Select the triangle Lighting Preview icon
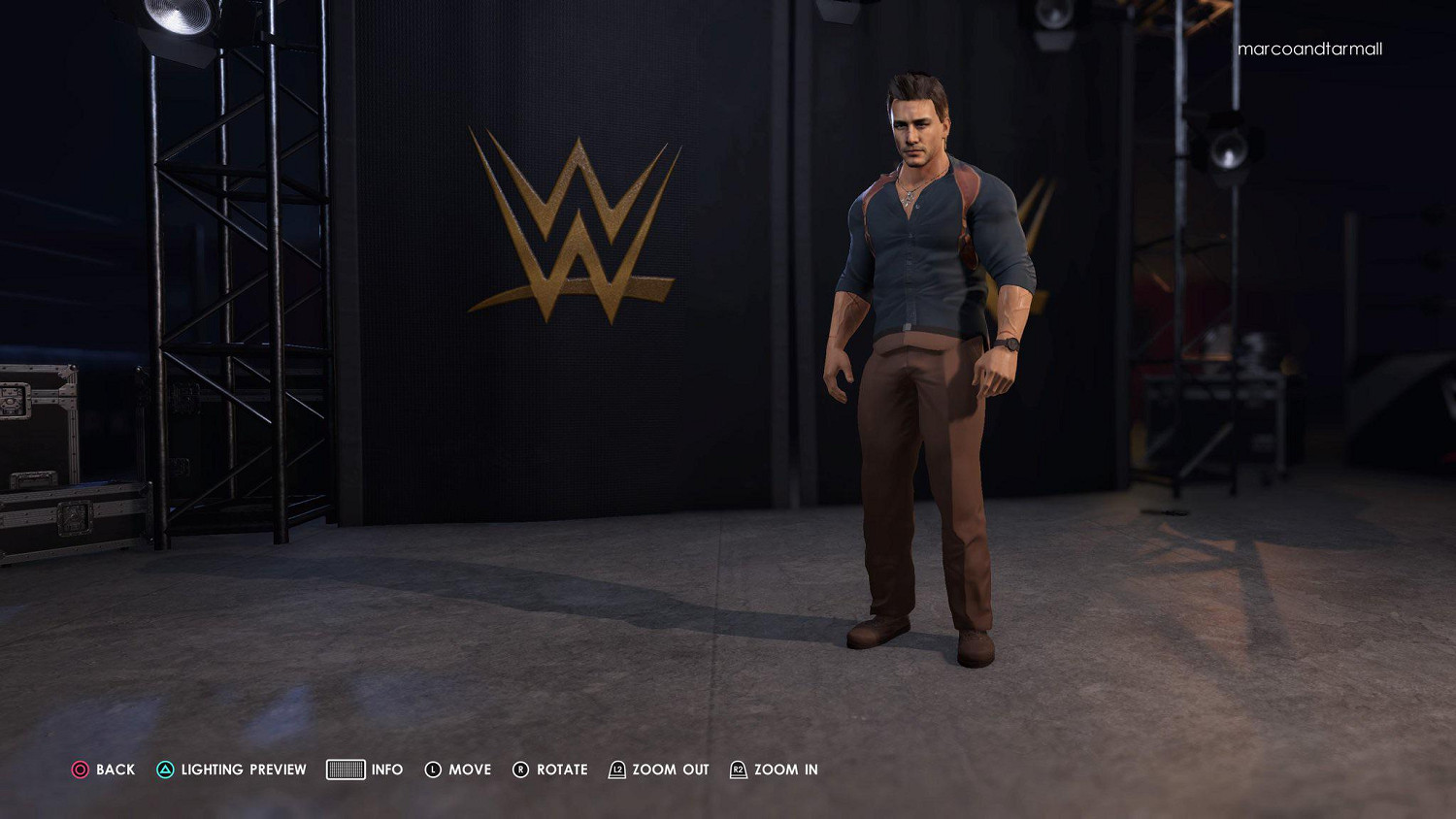 (x=165, y=770)
